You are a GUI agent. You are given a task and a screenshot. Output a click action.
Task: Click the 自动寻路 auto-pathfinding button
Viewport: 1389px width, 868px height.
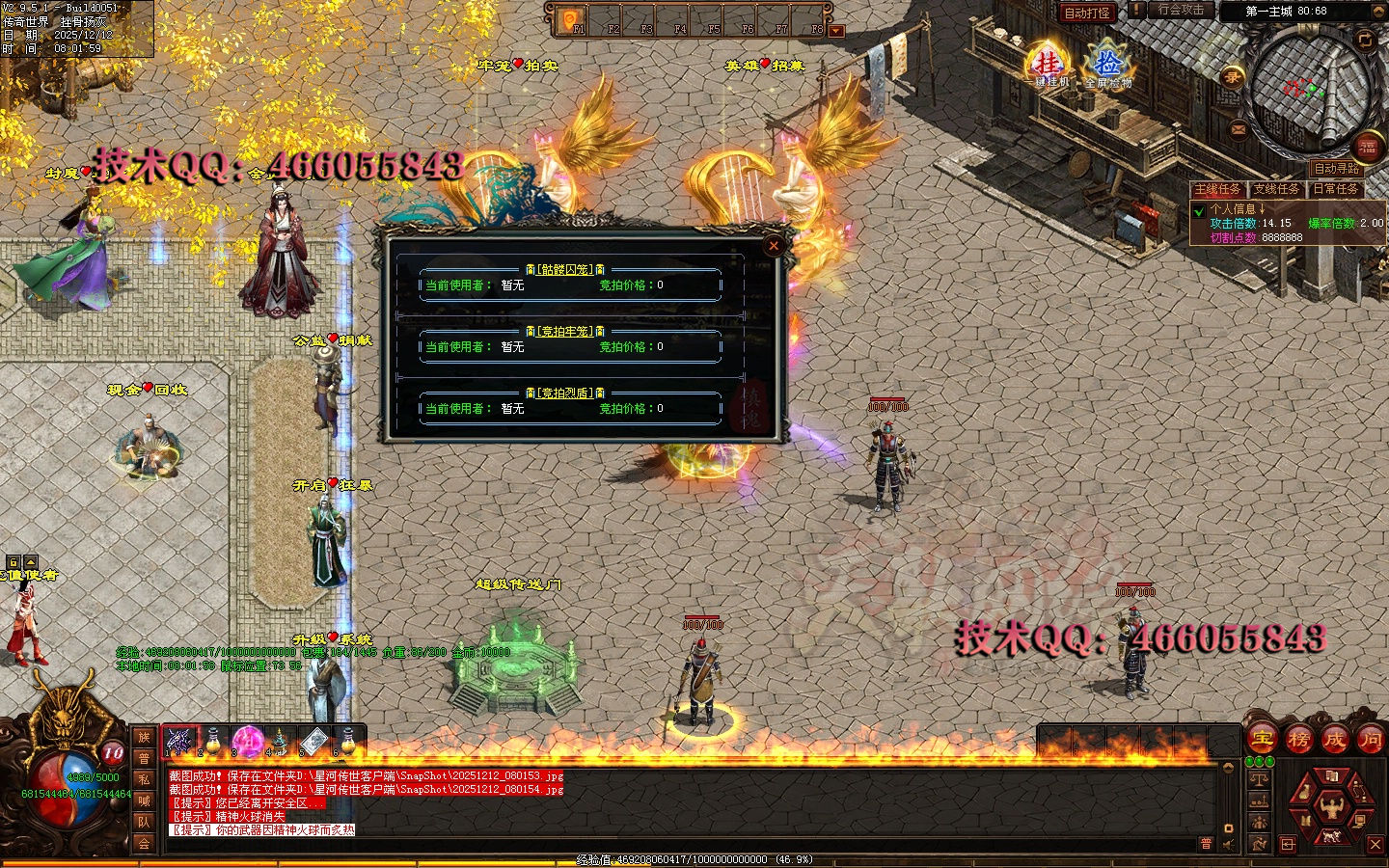point(1336,168)
